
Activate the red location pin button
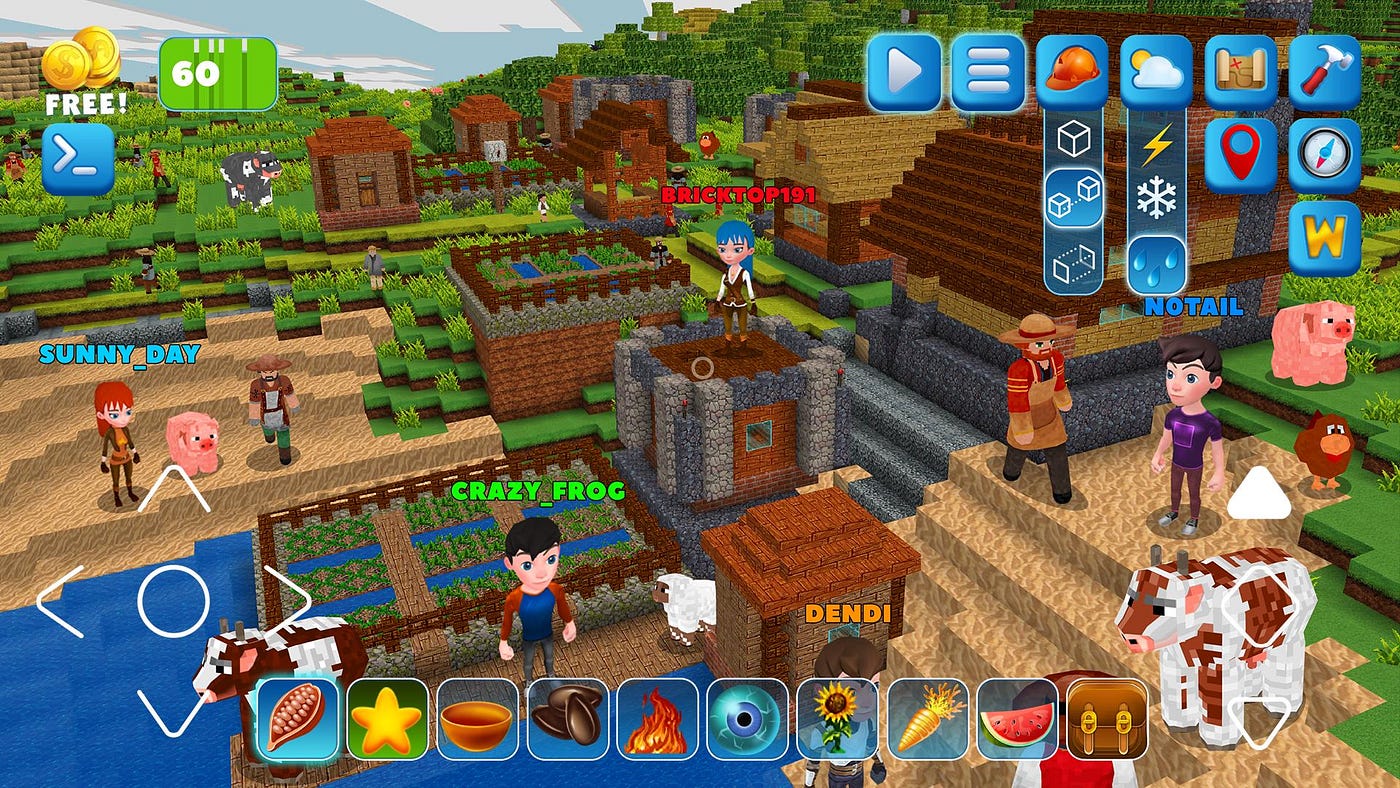1240,155
